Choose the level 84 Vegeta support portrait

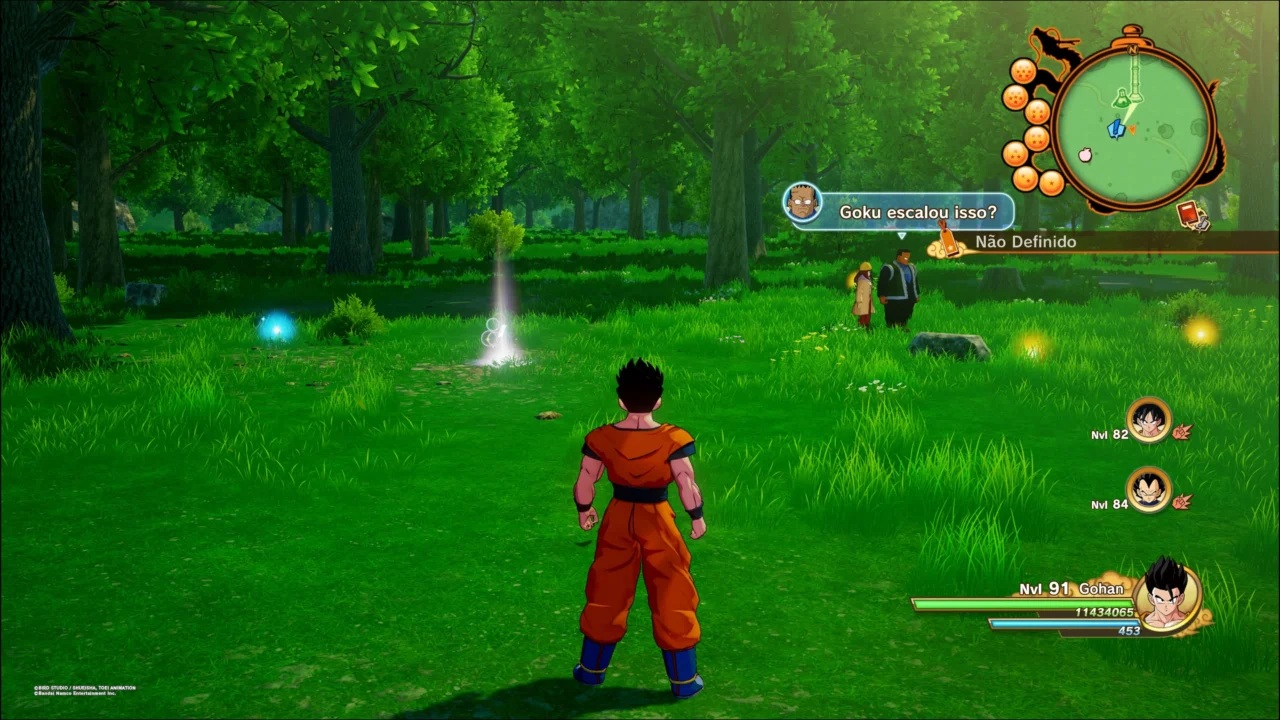point(1148,490)
